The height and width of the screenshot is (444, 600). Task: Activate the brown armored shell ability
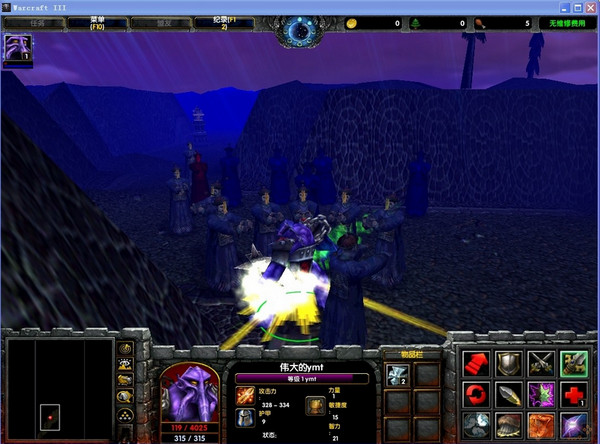point(508,425)
